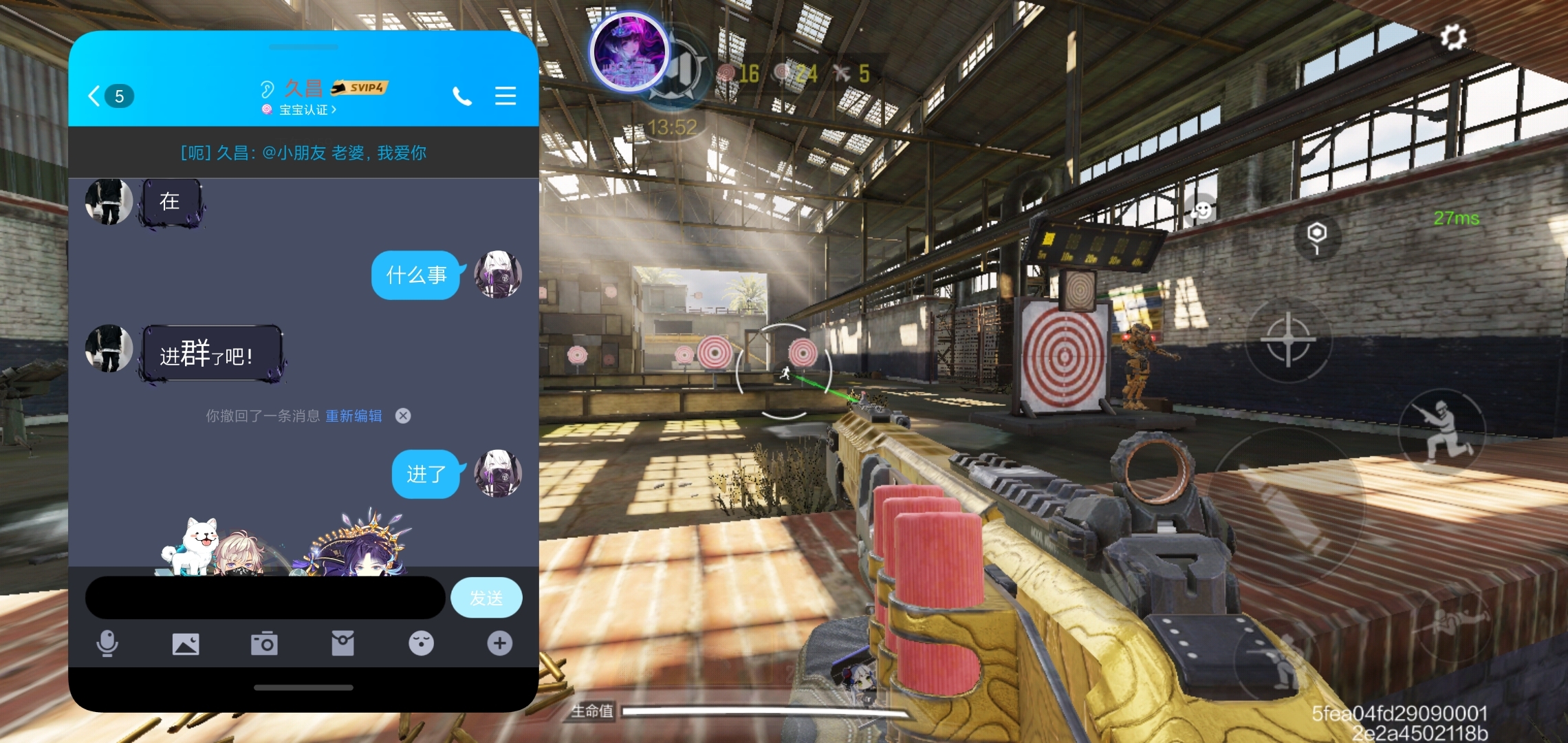The image size is (1568, 743).
Task: Tap the hexagon location marker icon
Action: click(x=1316, y=235)
